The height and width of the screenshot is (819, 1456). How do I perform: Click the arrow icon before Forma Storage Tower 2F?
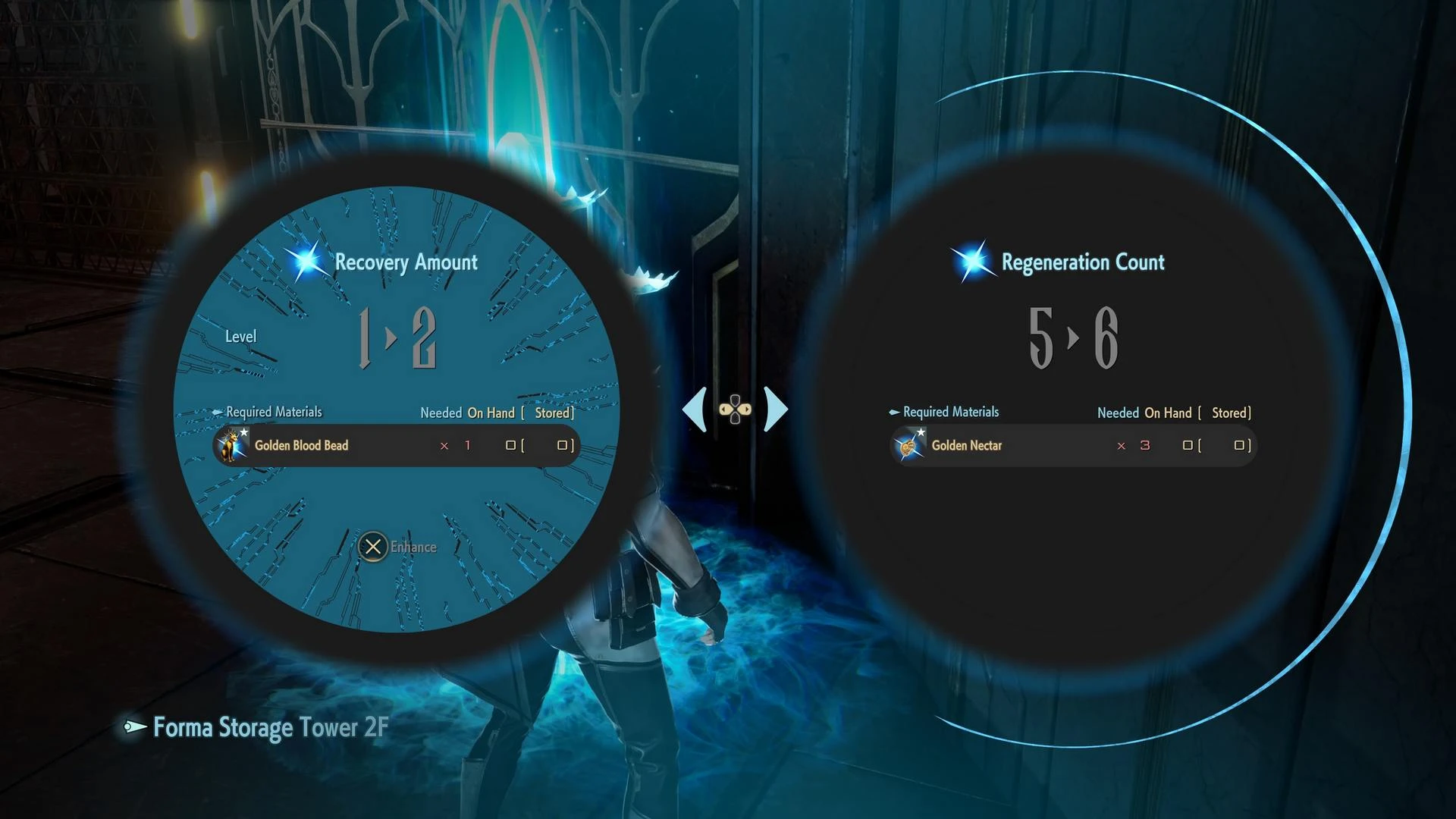pyautogui.click(x=134, y=728)
